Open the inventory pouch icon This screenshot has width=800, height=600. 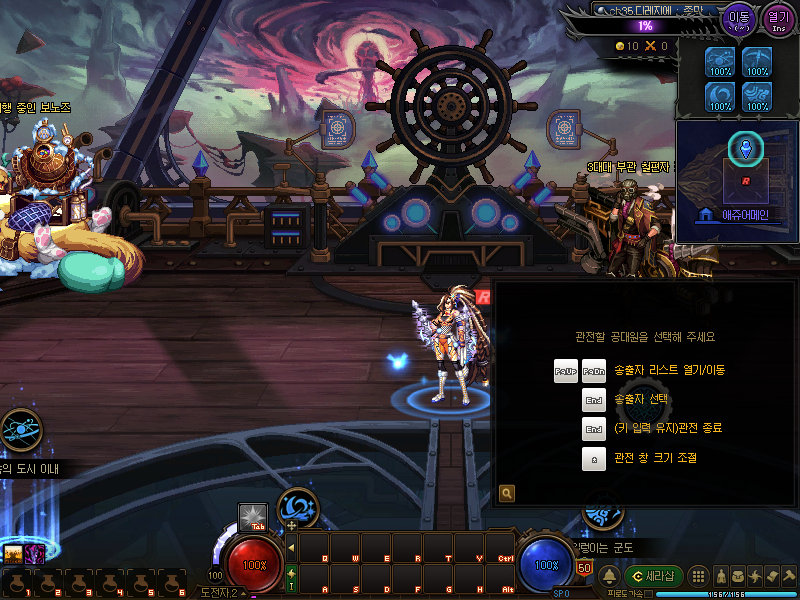[737, 576]
